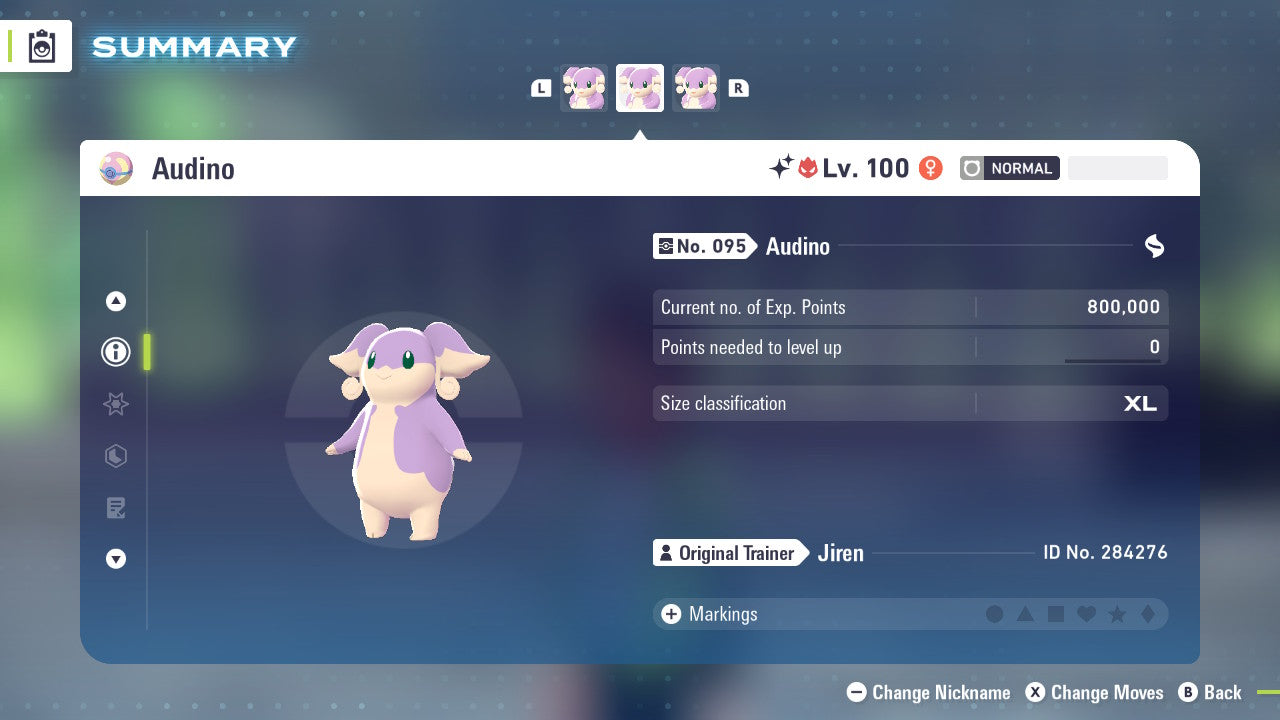This screenshot has width=1280, height=720.
Task: Toggle the star marking
Action: click(x=1116, y=614)
